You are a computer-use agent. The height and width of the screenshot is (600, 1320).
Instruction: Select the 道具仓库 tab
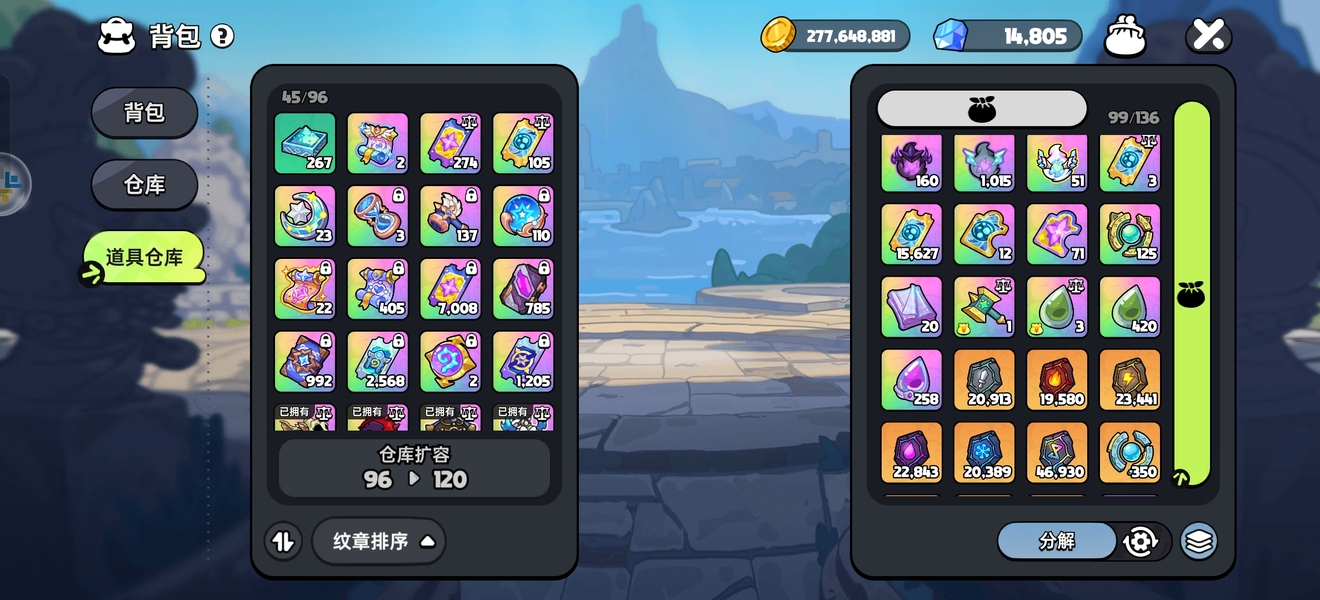coord(144,257)
